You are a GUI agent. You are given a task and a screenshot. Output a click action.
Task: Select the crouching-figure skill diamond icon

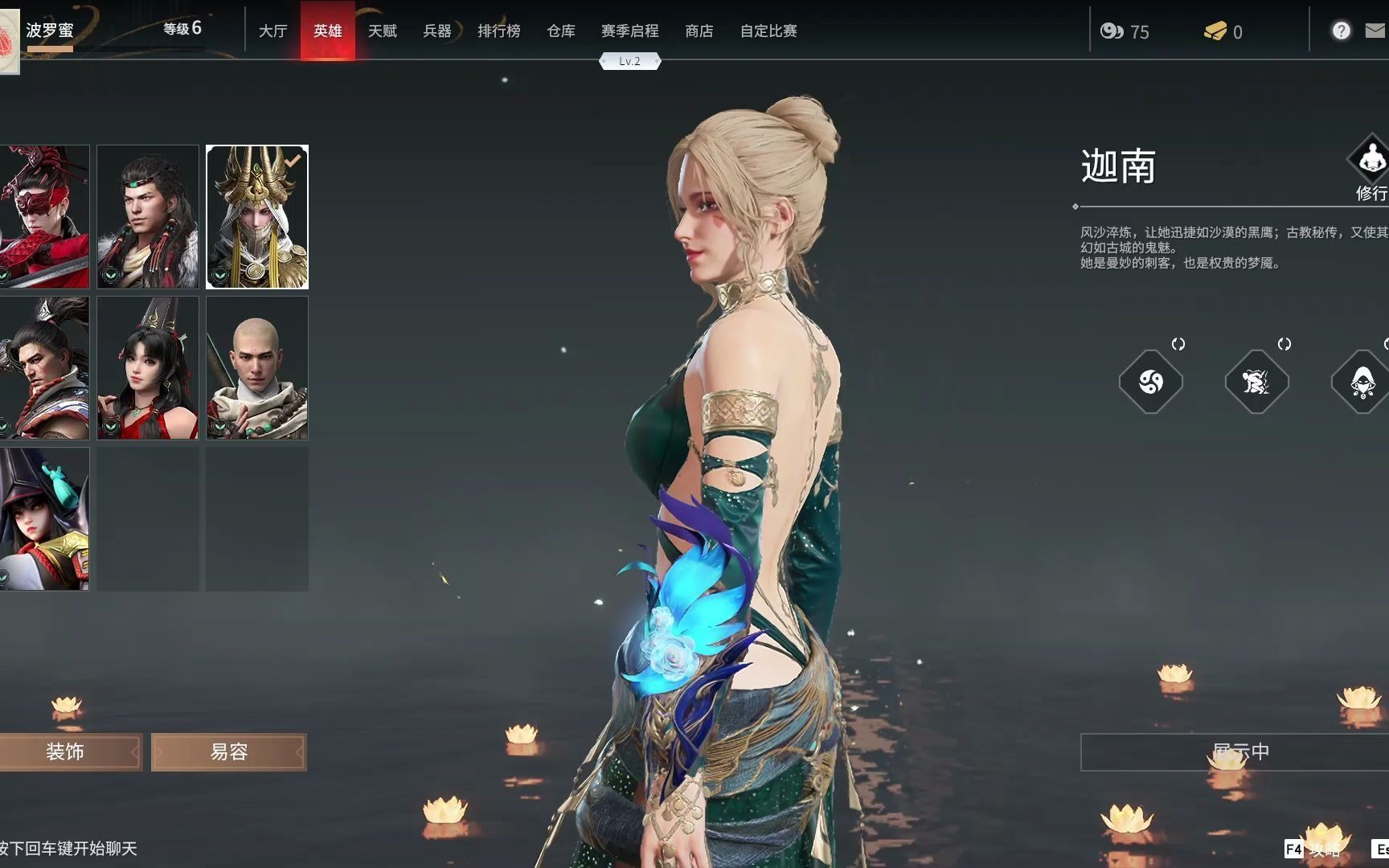pyautogui.click(x=1256, y=383)
